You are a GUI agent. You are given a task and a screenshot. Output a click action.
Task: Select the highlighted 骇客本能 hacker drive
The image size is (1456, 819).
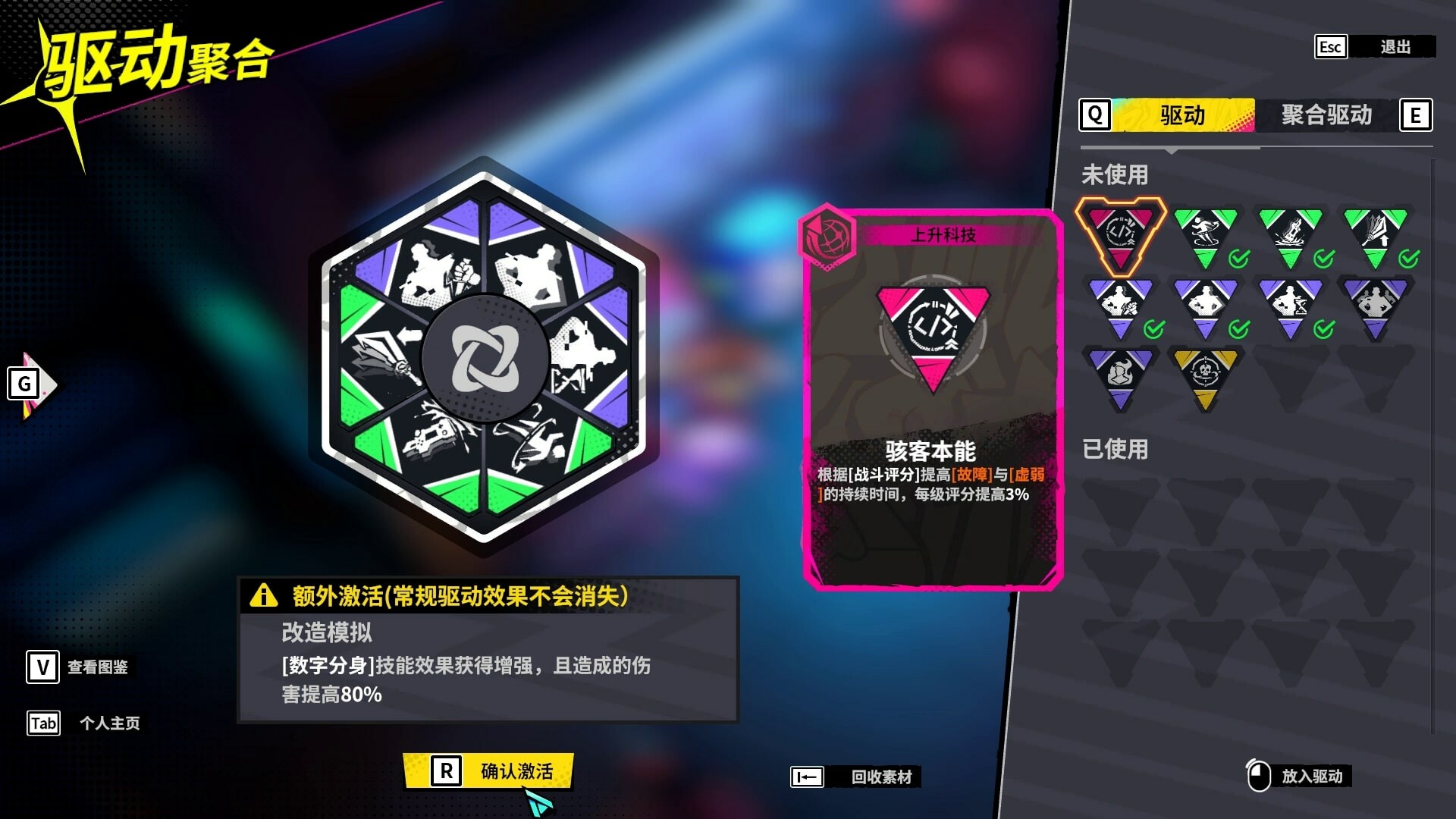[1119, 233]
